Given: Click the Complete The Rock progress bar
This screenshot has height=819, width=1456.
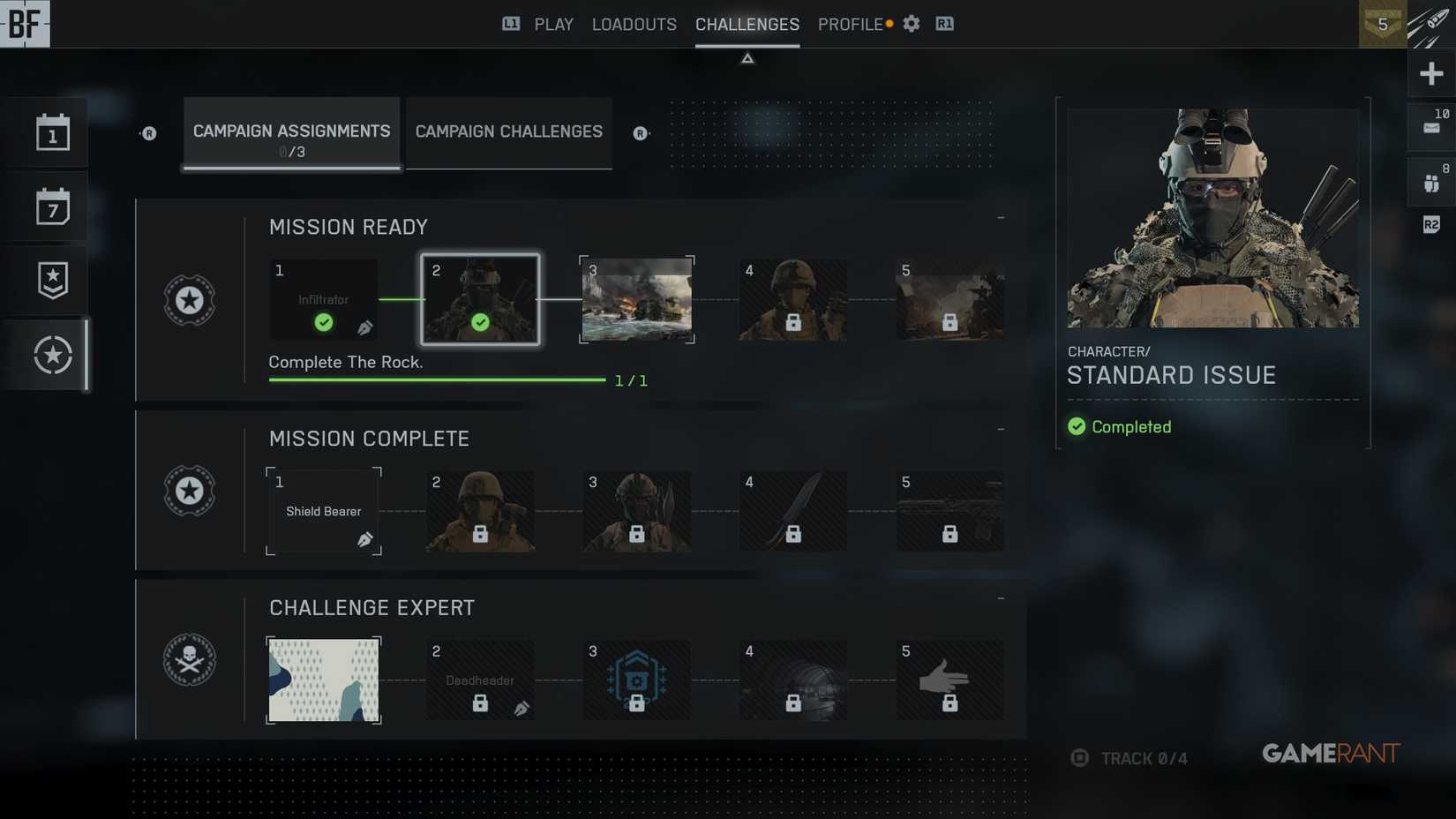Looking at the screenshot, I should click(437, 379).
